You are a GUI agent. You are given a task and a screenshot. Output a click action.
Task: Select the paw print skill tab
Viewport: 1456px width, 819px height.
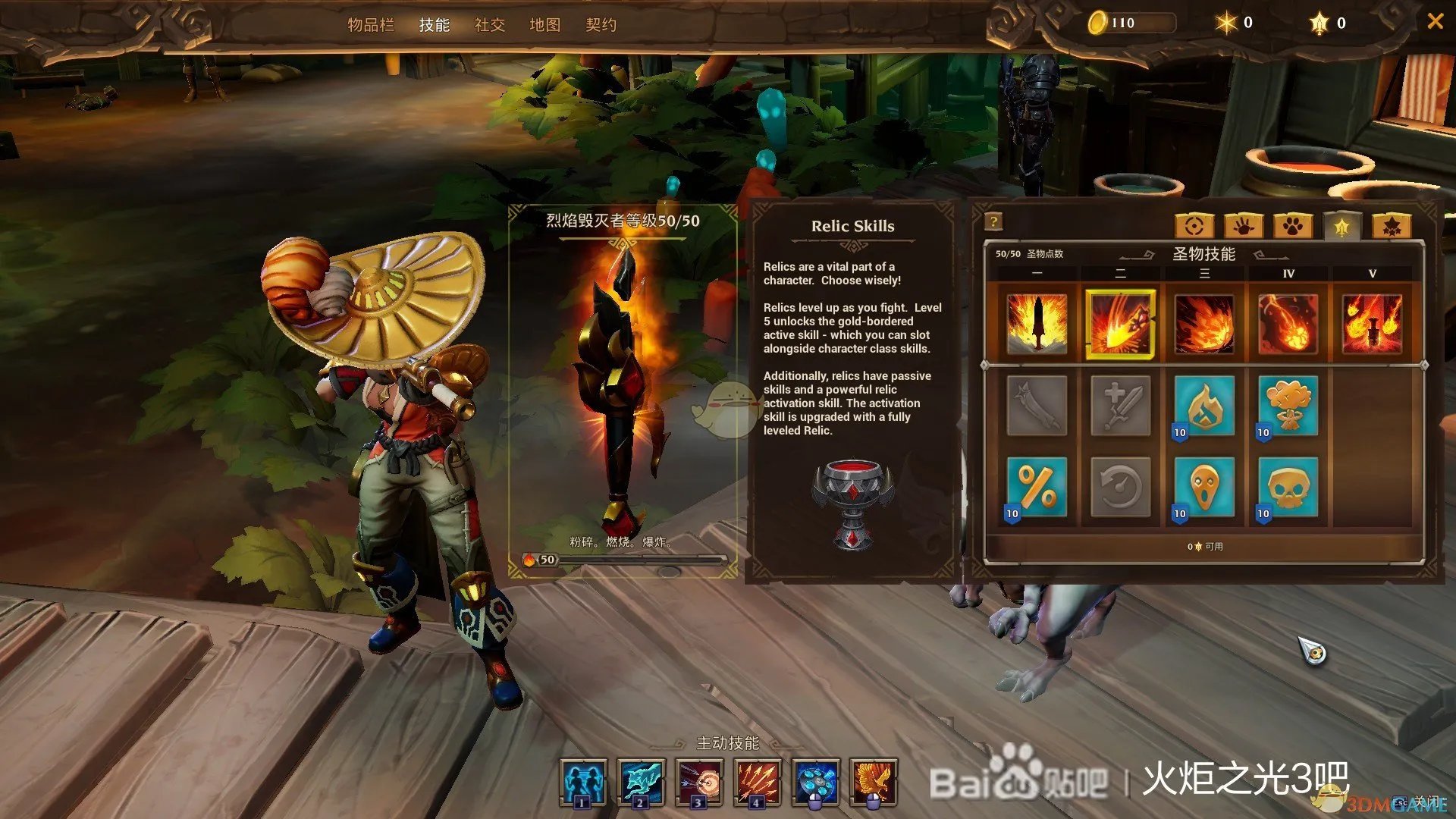[x=1293, y=225]
